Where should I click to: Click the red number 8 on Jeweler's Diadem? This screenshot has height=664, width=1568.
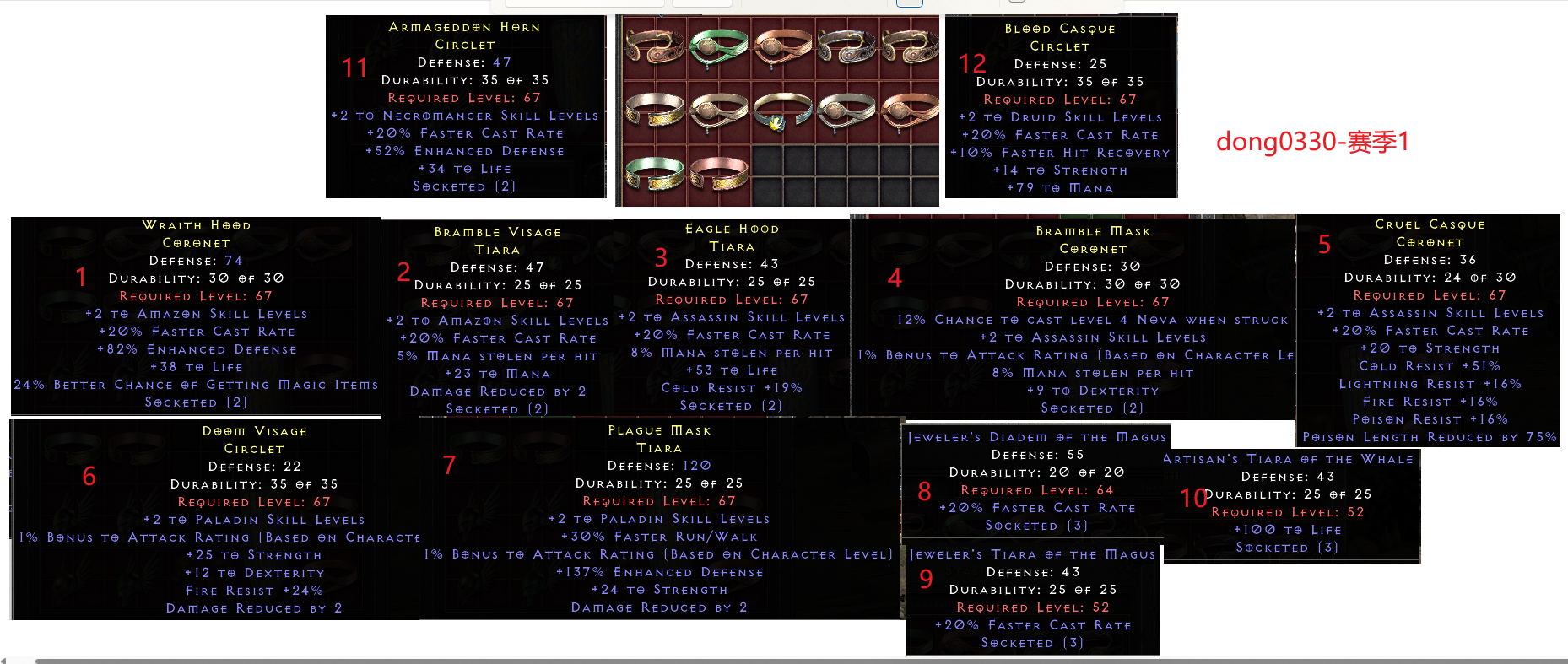[x=925, y=491]
